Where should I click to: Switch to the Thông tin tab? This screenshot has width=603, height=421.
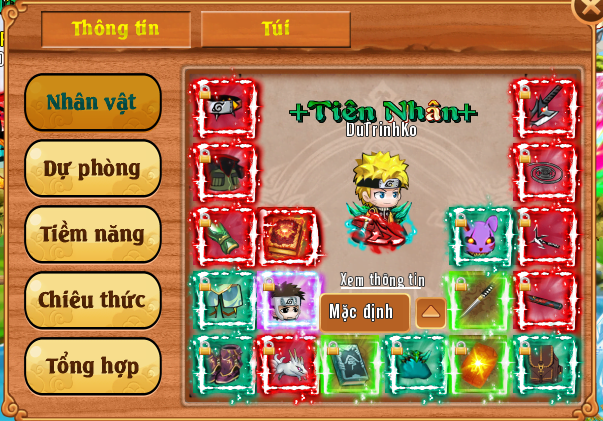(115, 29)
